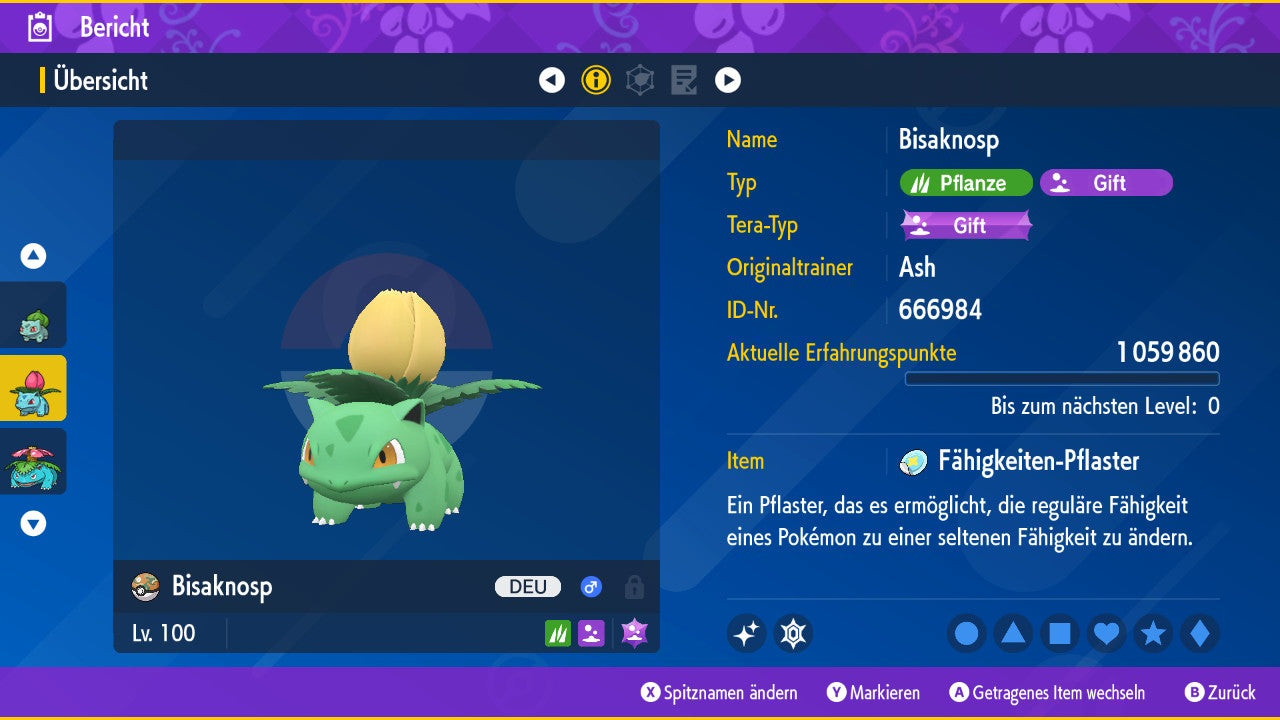Viewport: 1280px width, 720px height.
Task: Toggle the star marking
Action: point(1153,633)
